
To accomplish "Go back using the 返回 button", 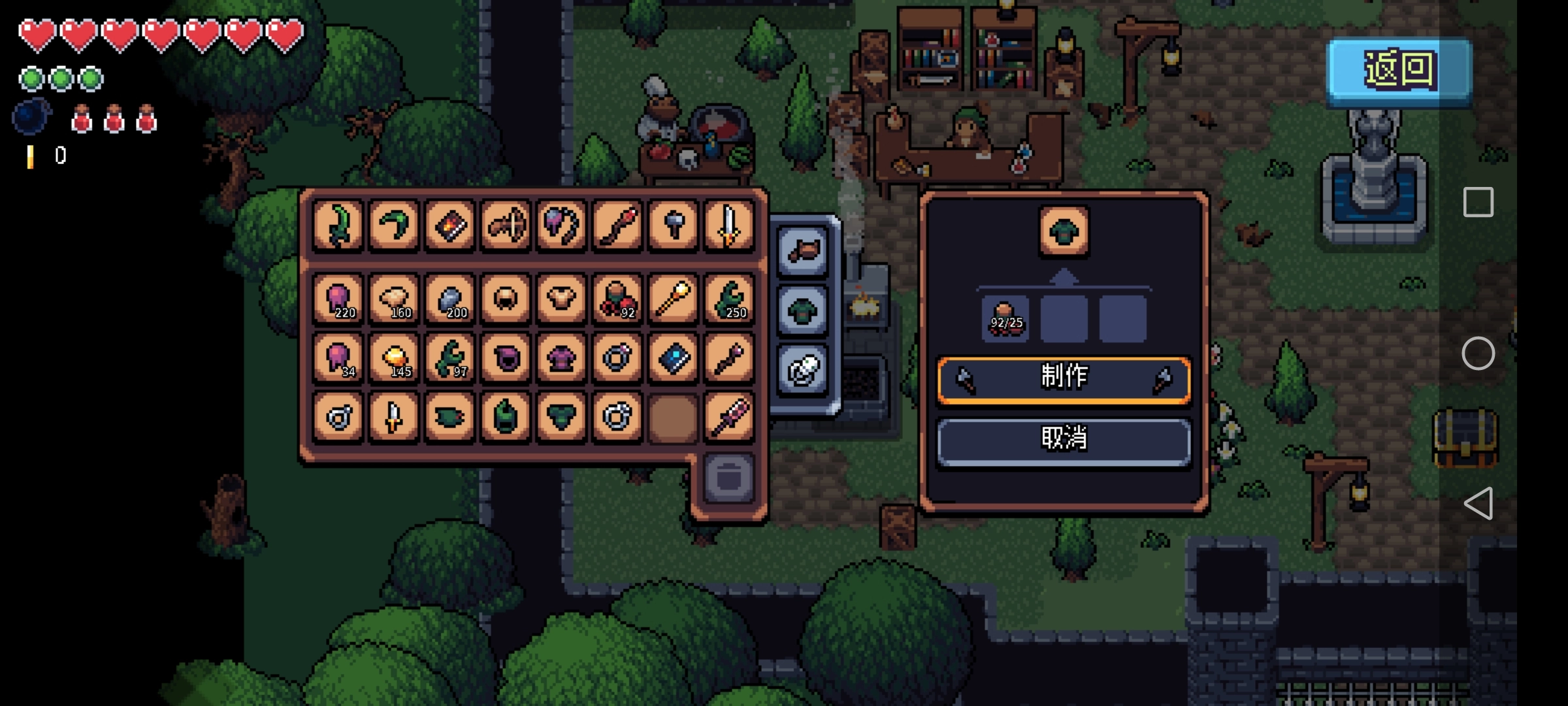I will [1399, 70].
